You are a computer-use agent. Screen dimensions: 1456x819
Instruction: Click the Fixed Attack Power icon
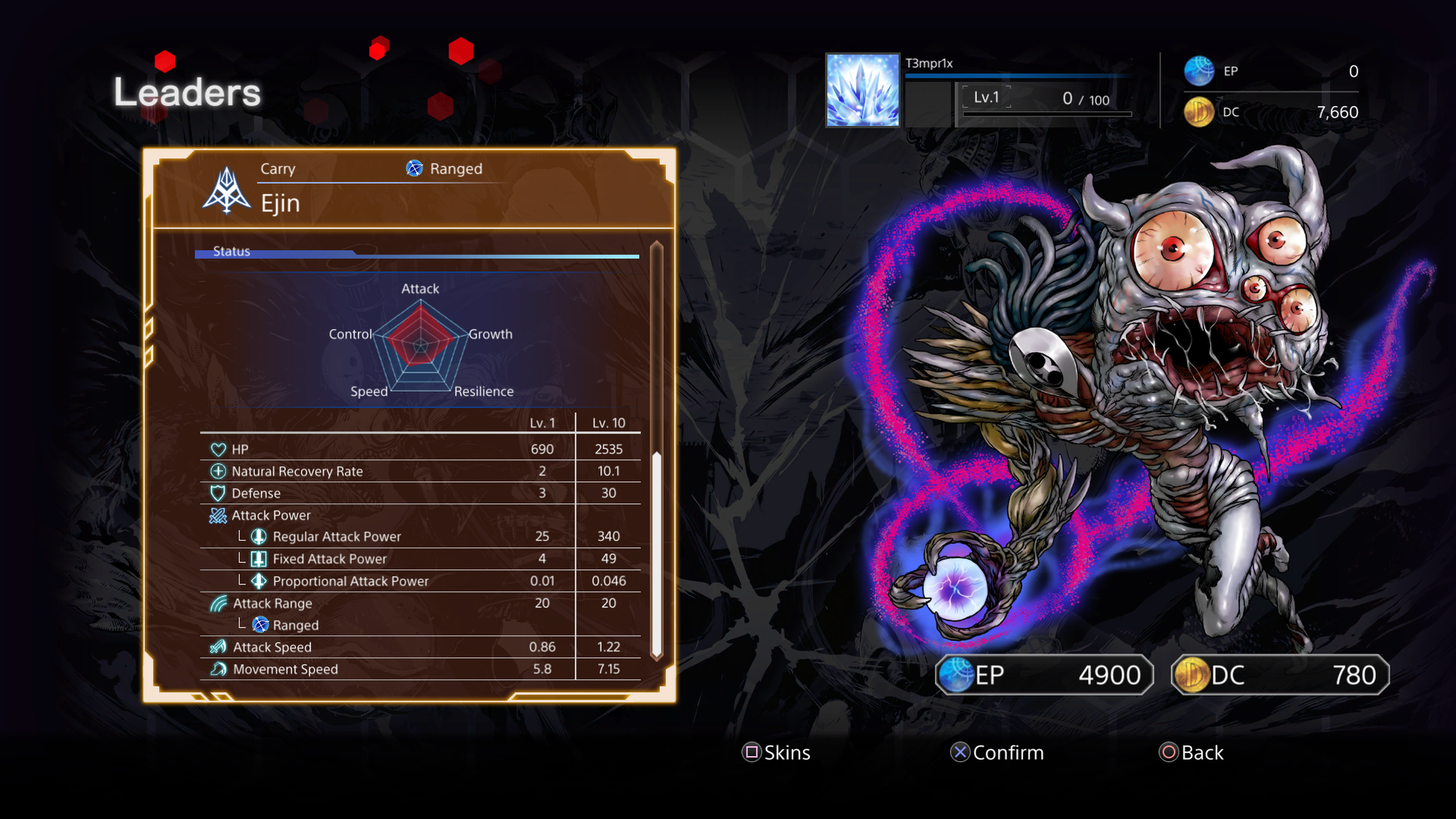coord(259,559)
